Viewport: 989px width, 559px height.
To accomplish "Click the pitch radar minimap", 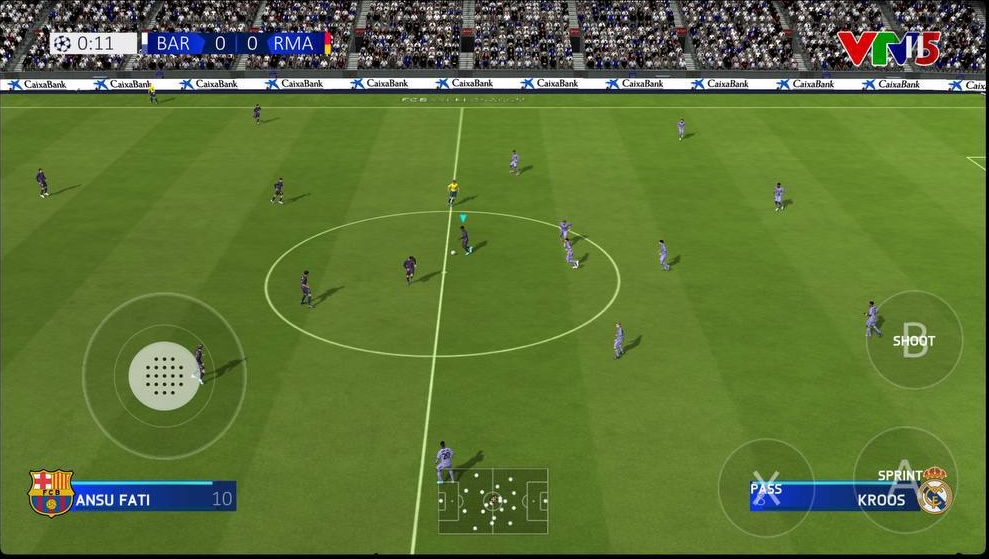I will pyautogui.click(x=493, y=500).
